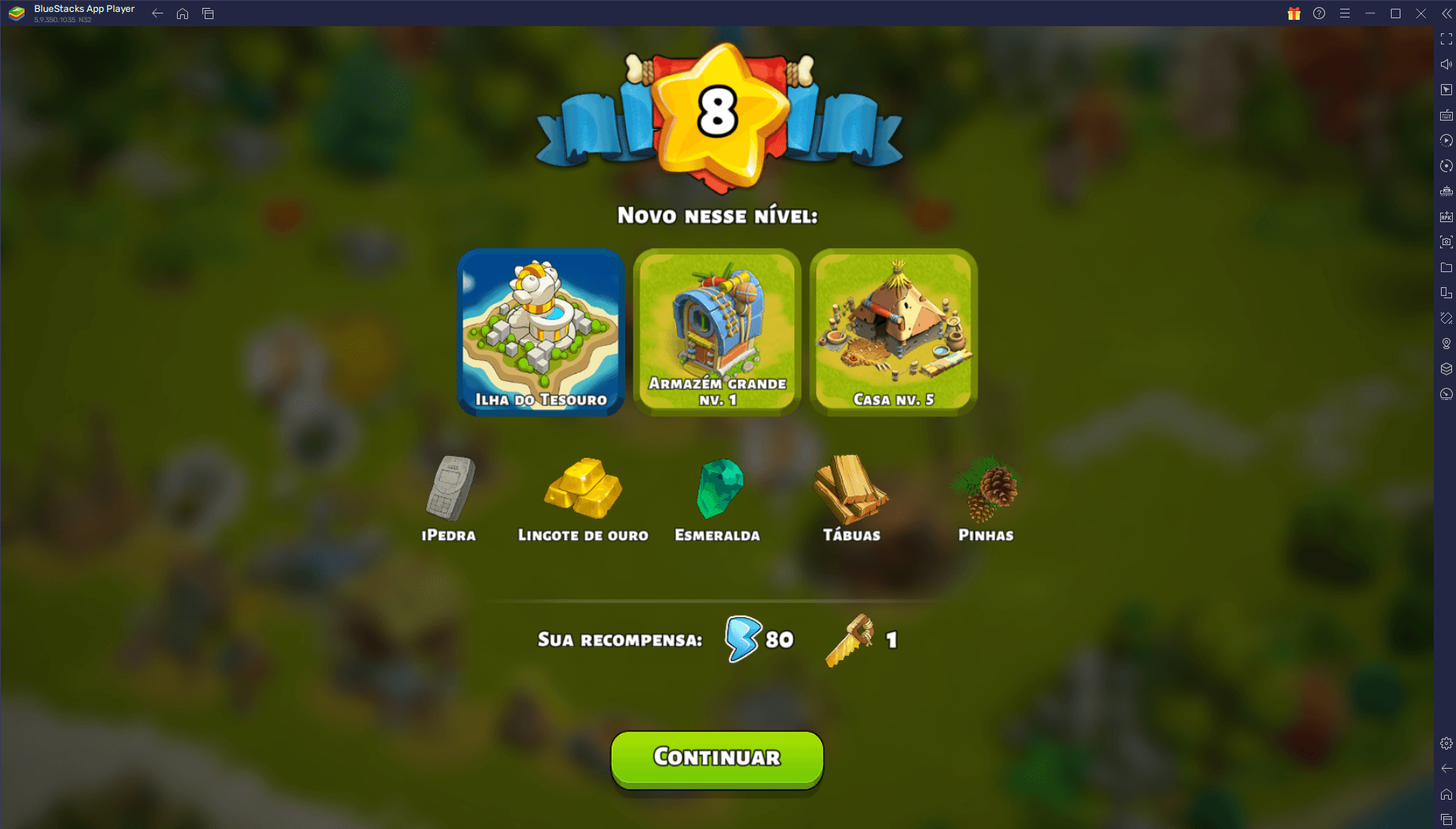Open the volume control in the sidebar
1456x829 pixels.
pyautogui.click(x=1446, y=64)
